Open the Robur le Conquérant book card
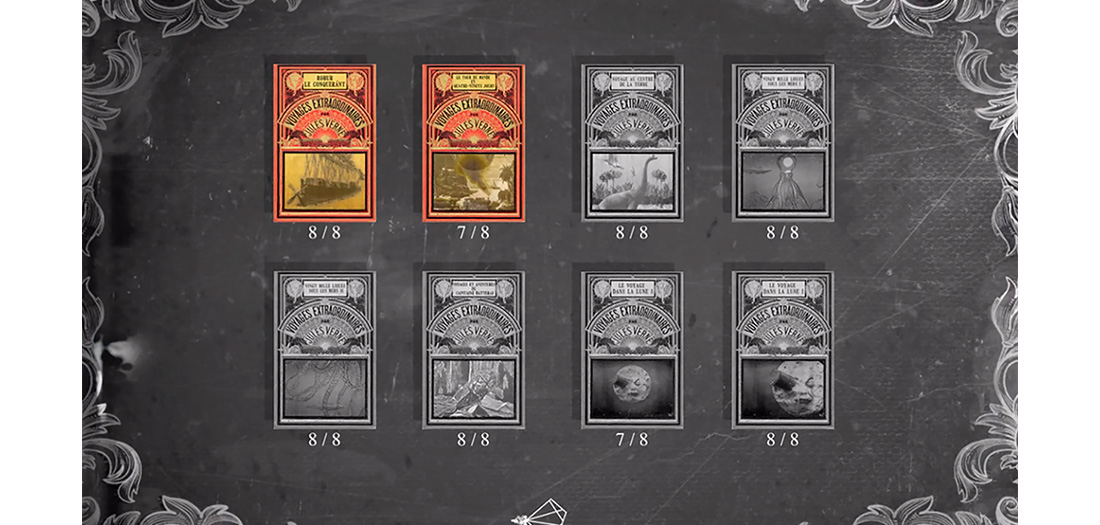The image size is (1100, 525). pyautogui.click(x=324, y=142)
